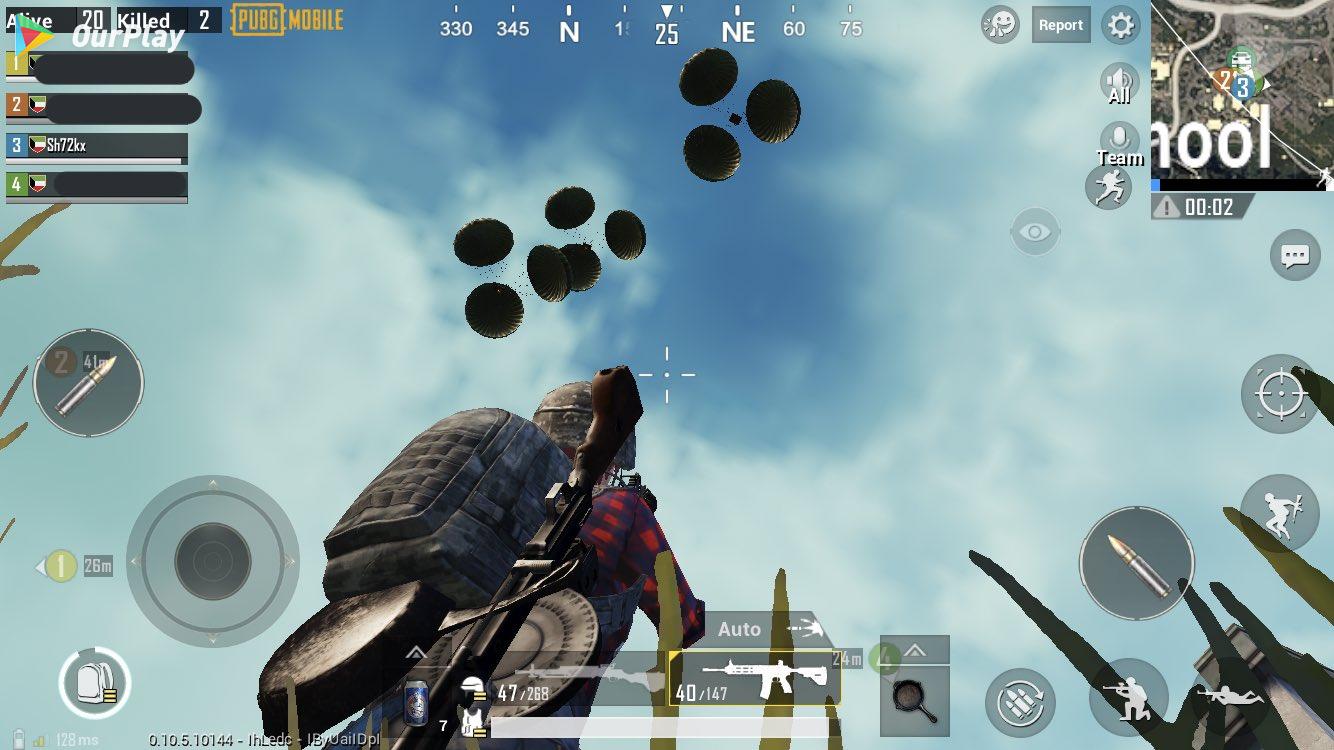Viewport: 1334px width, 750px height.
Task: Equip the frying pan melee slot
Action: pos(914,699)
